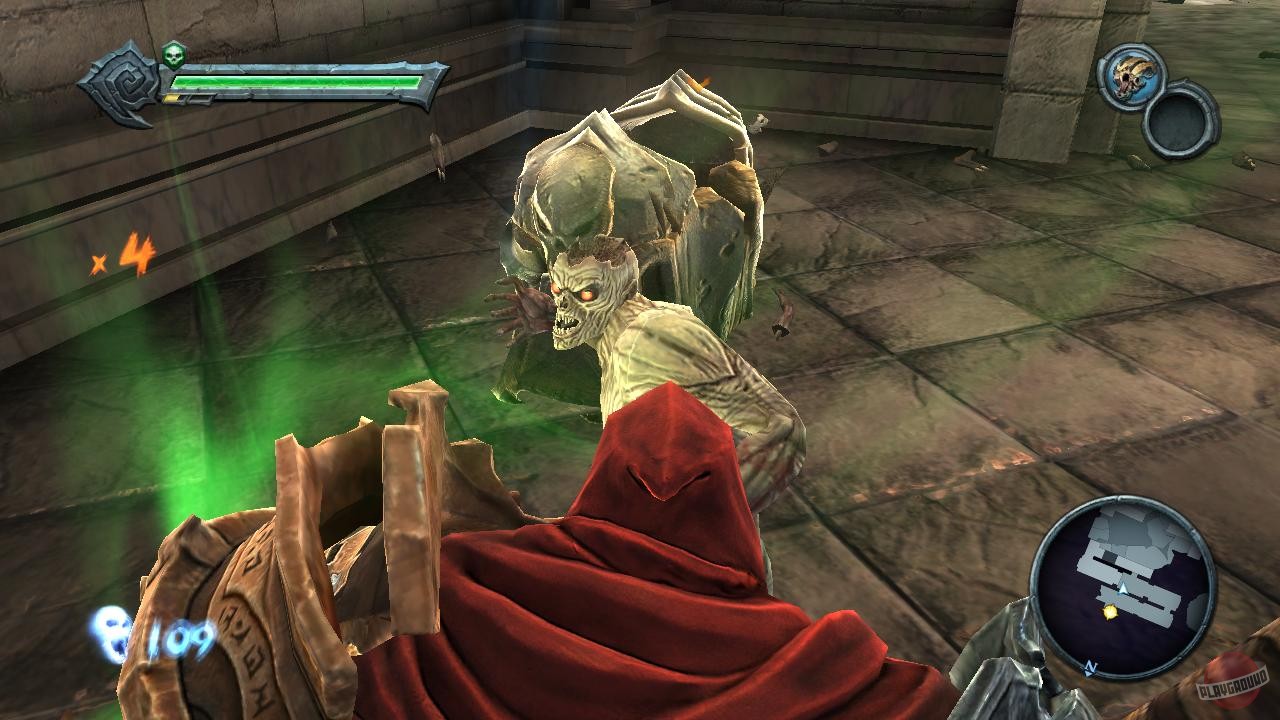The height and width of the screenshot is (720, 1280).
Task: Click the yellow objective marker on the minimap
Action: tap(1110, 613)
